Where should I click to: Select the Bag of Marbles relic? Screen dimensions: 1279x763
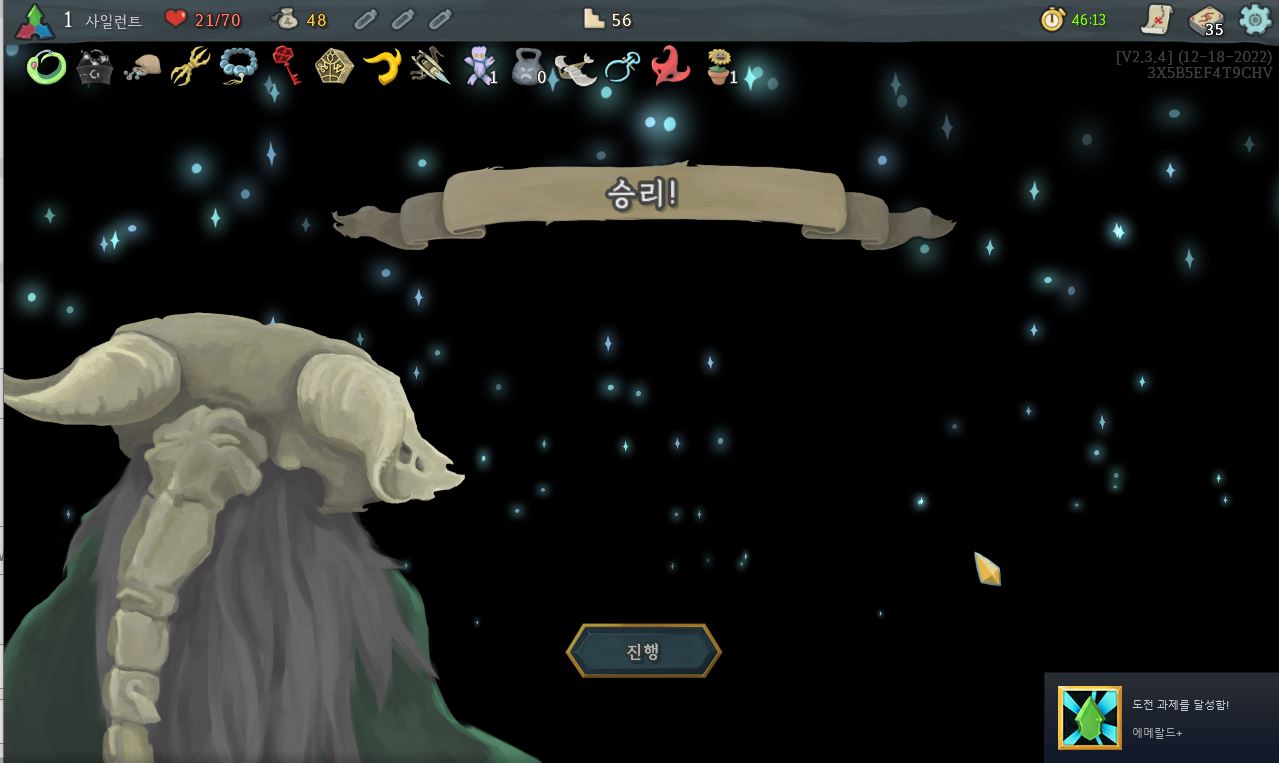(142, 67)
